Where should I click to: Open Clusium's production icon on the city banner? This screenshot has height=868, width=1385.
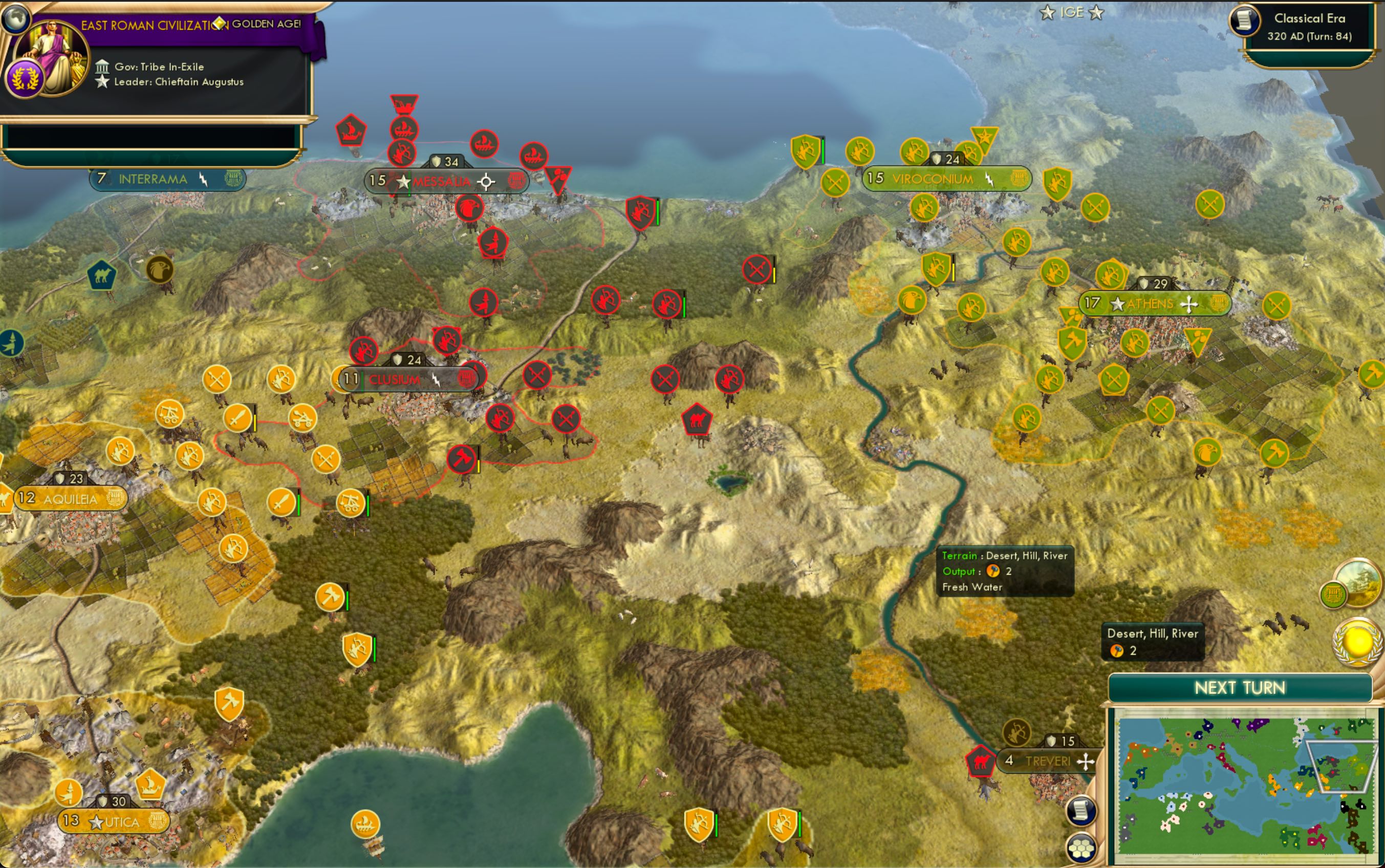(468, 377)
